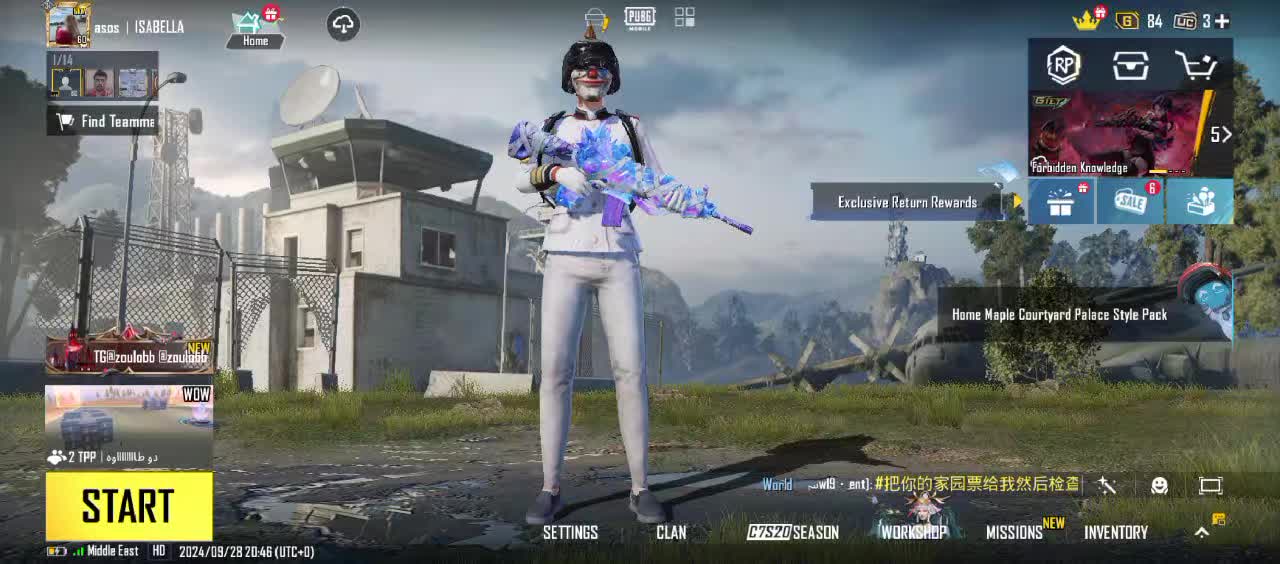Image resolution: width=1280 pixels, height=564 pixels.
Task: Open the player profile avatar
Action: point(68,25)
